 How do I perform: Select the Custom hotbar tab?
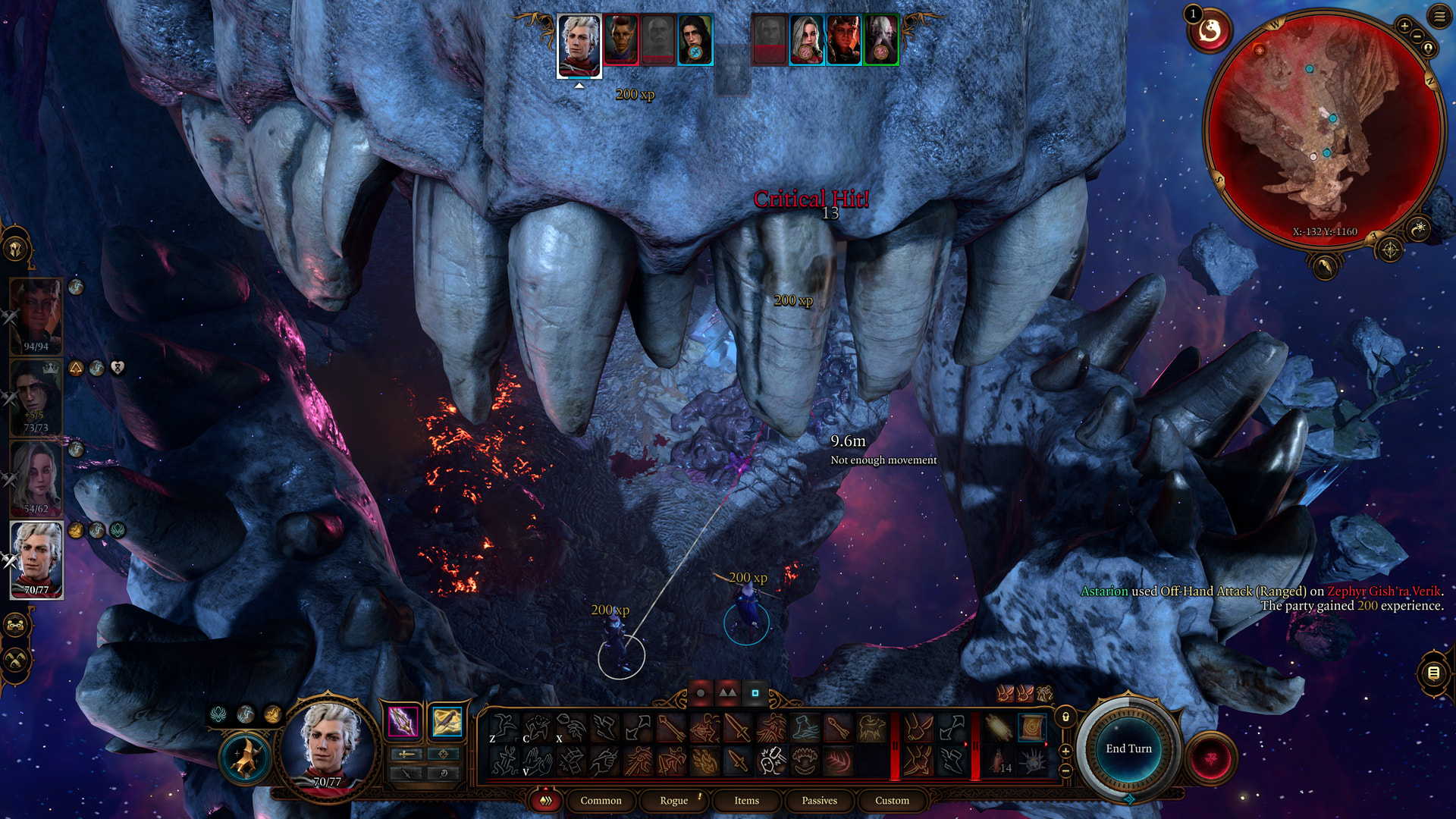tap(892, 800)
